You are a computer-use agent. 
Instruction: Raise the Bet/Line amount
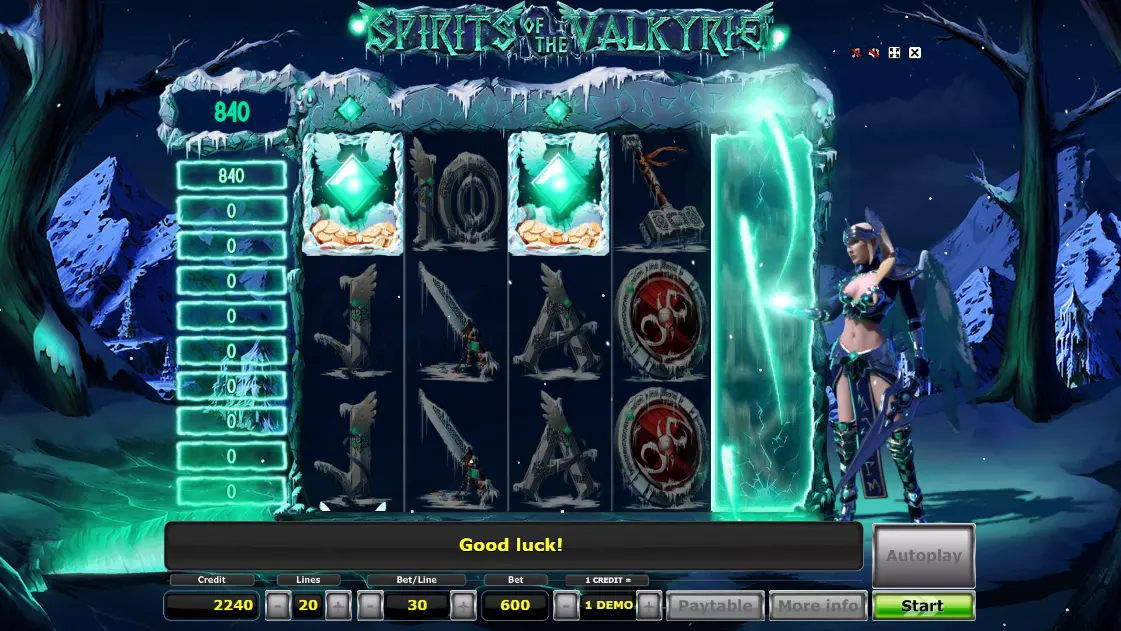(462, 606)
